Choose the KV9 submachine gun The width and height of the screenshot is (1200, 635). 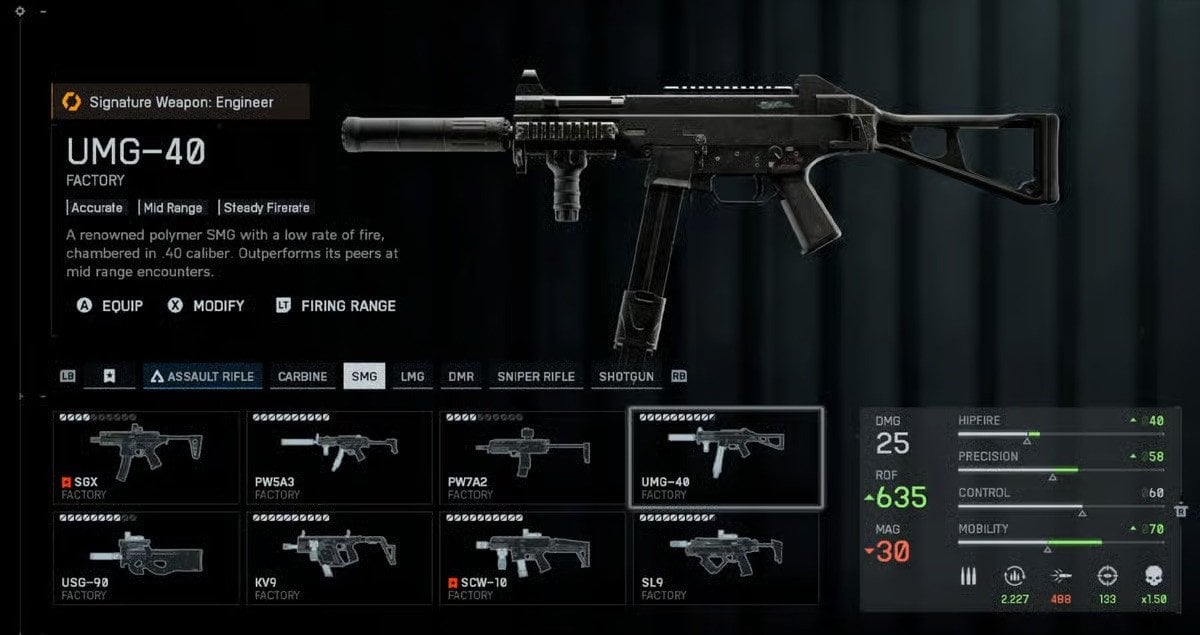point(339,558)
